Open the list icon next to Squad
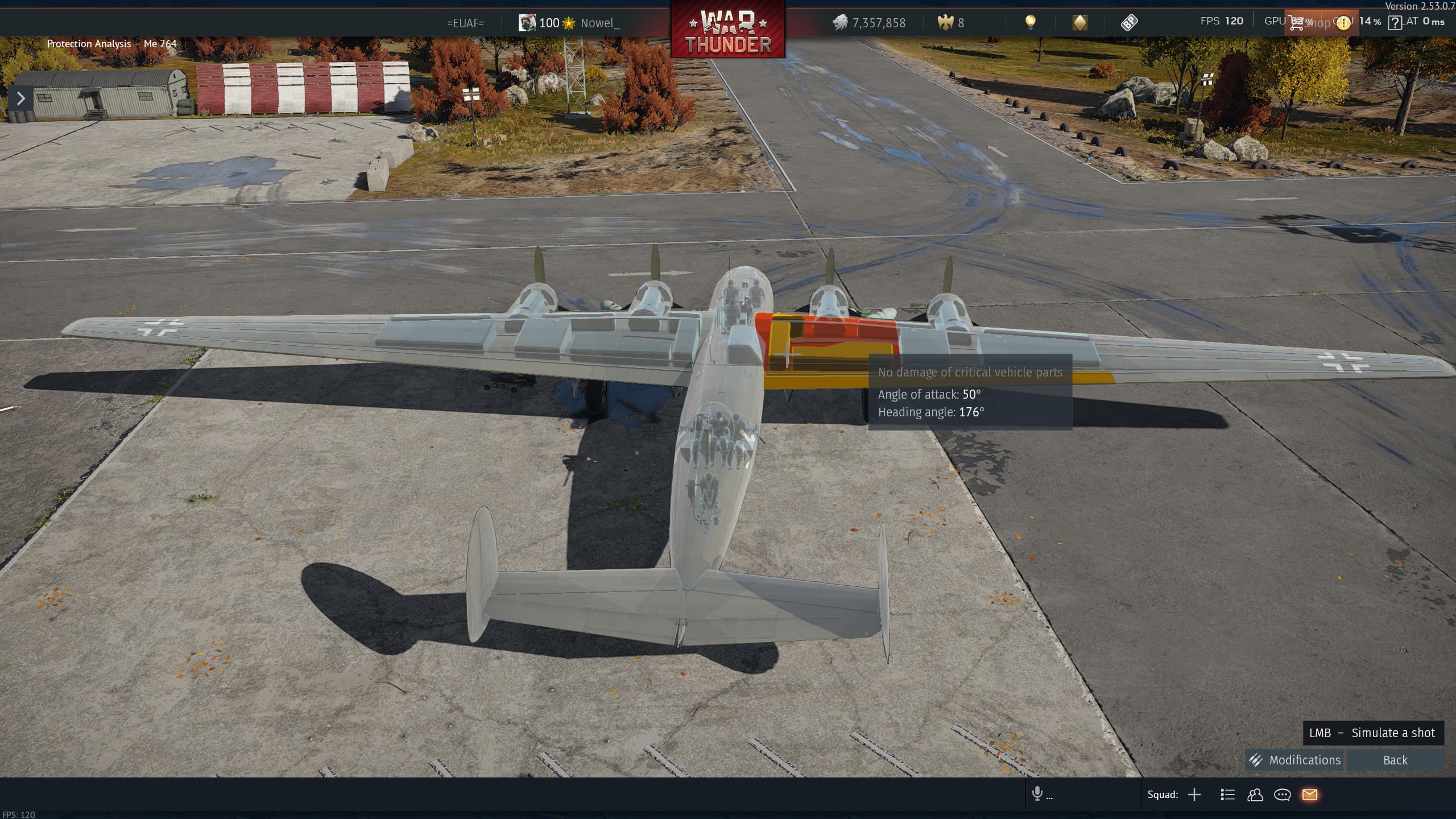Image resolution: width=1456 pixels, height=819 pixels. pyautogui.click(x=1227, y=795)
